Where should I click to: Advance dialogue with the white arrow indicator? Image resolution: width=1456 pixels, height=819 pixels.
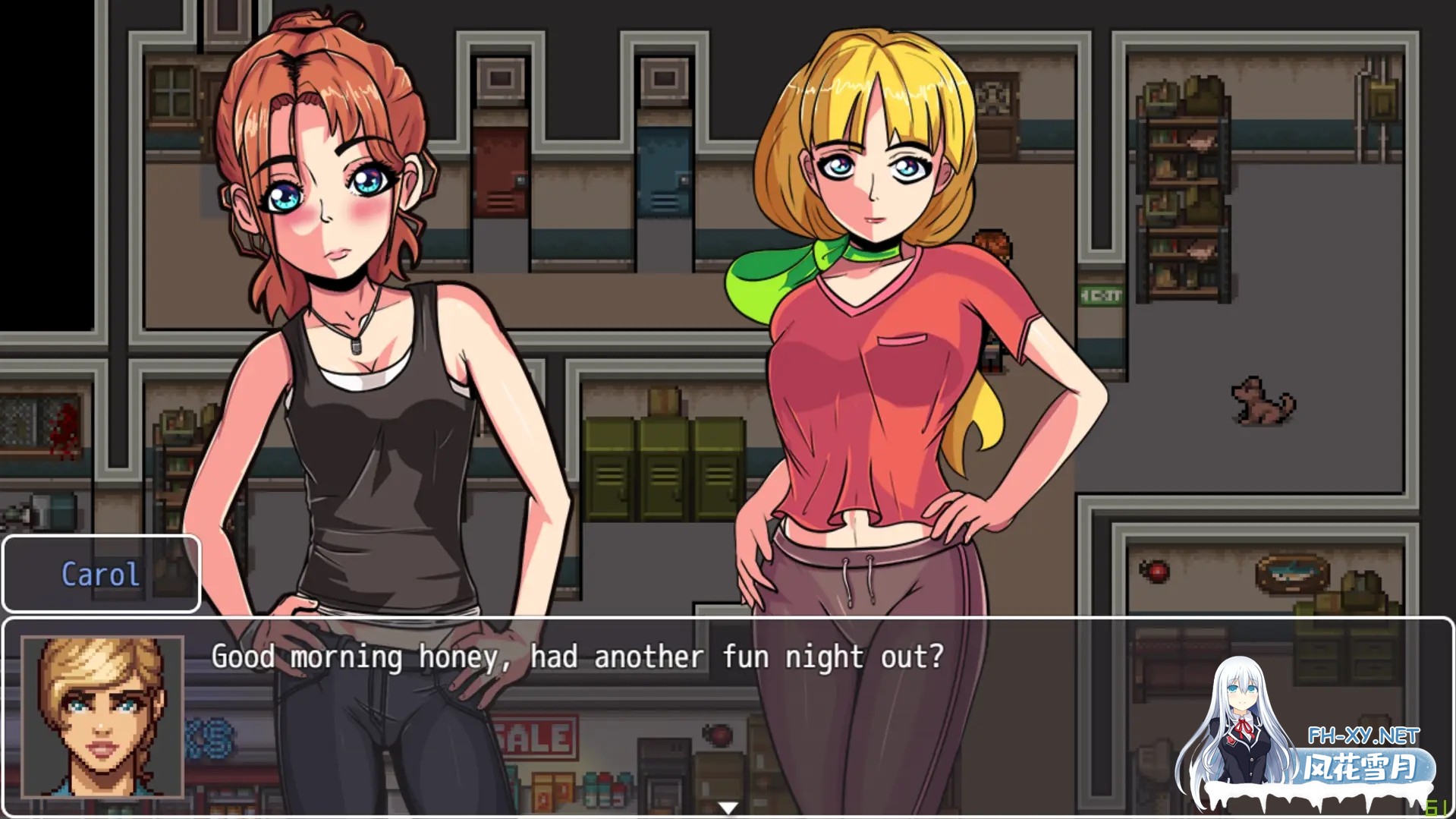tap(728, 808)
